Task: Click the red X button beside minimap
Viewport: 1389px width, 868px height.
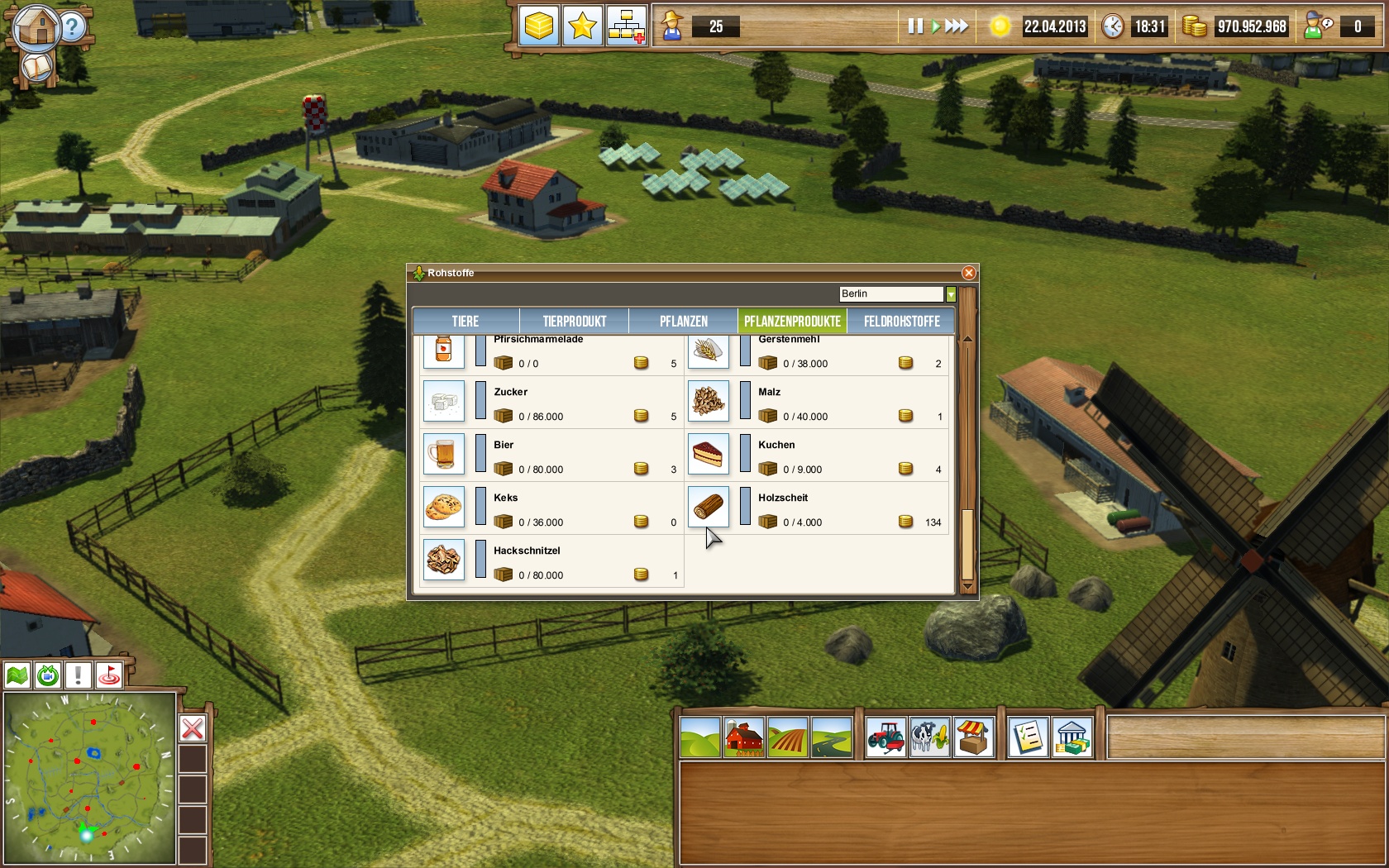Action: pos(193,728)
